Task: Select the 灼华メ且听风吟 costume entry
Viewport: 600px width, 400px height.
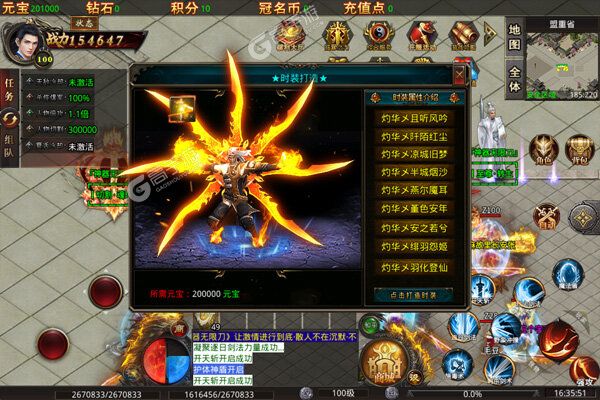Action: point(413,117)
